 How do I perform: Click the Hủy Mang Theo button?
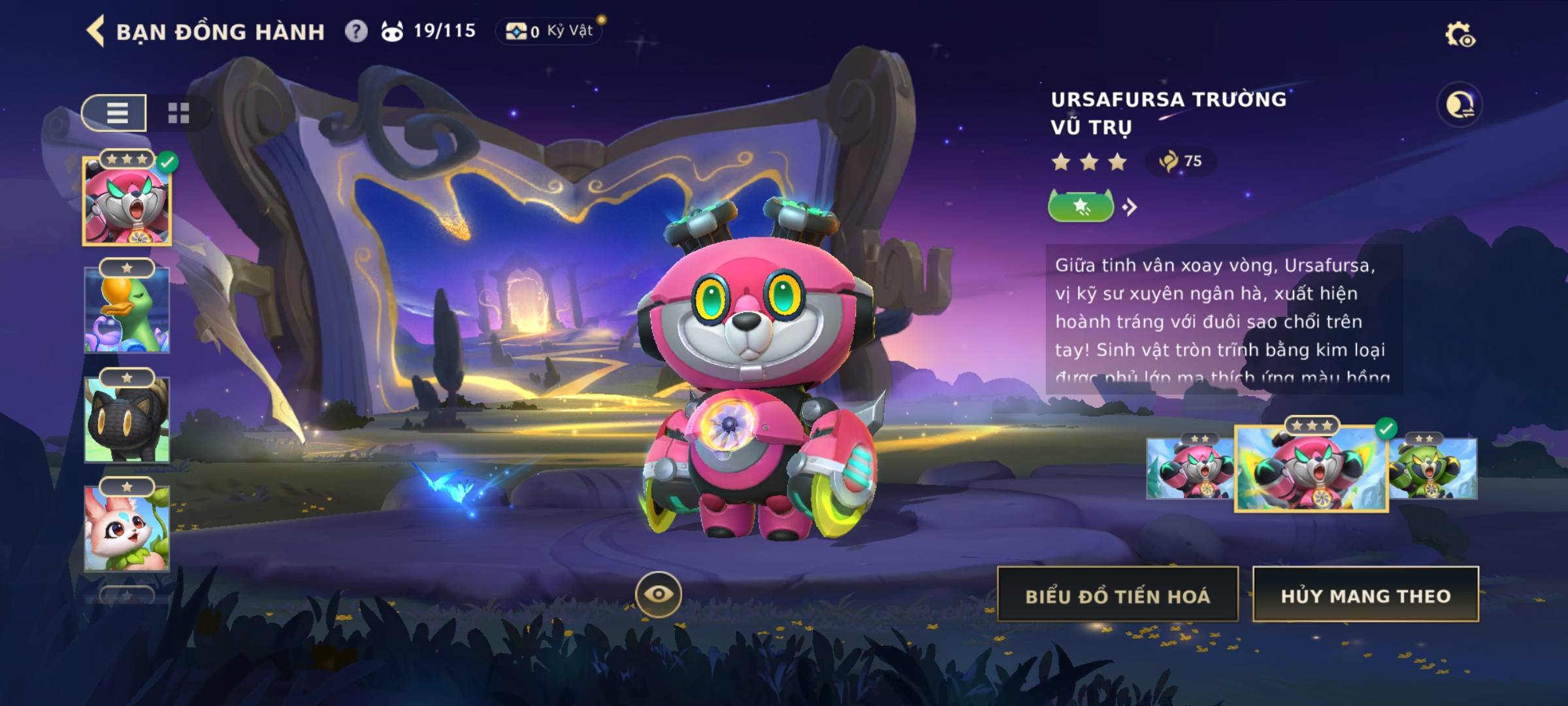pos(1365,595)
